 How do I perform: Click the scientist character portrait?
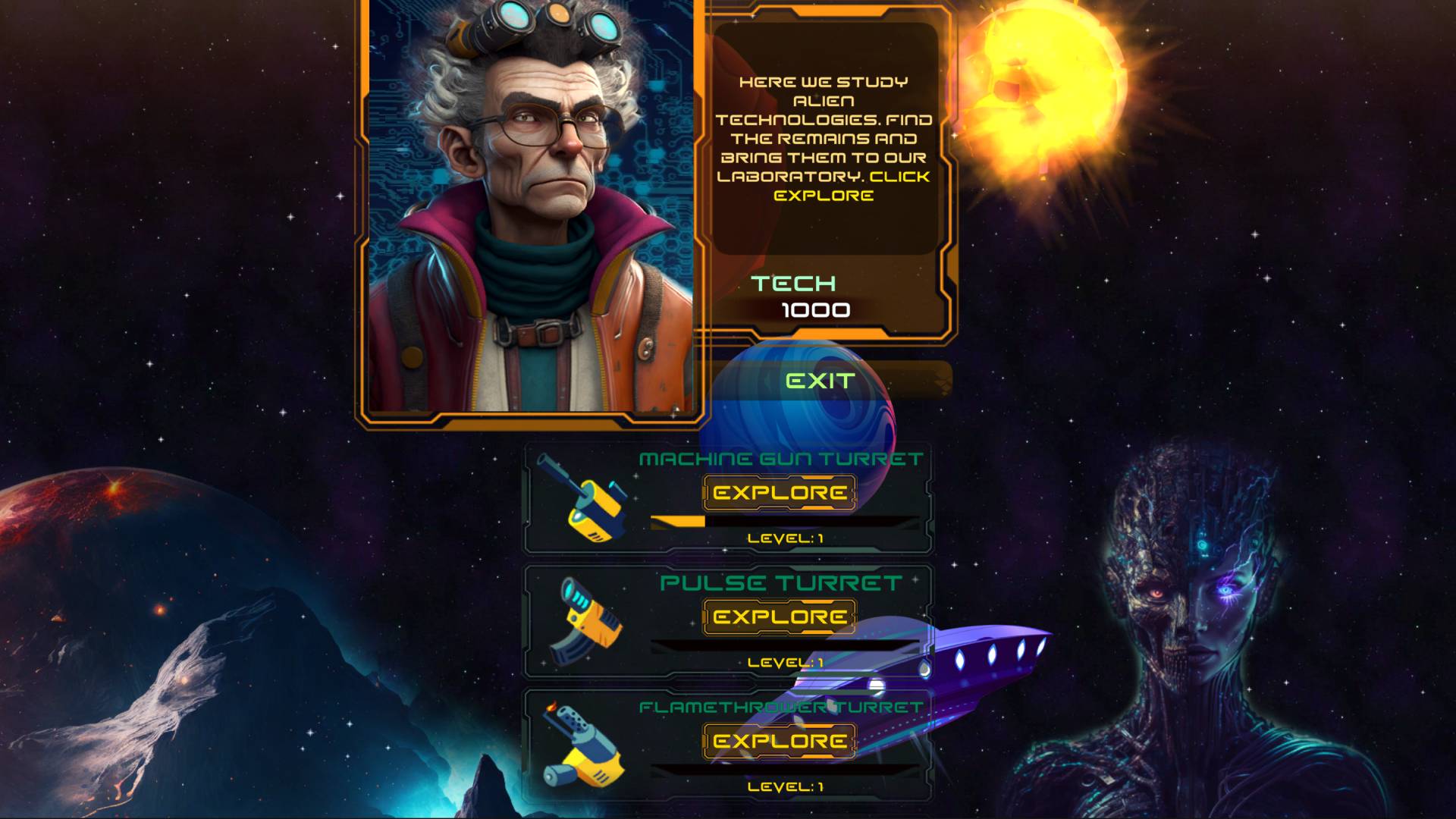pos(531,212)
